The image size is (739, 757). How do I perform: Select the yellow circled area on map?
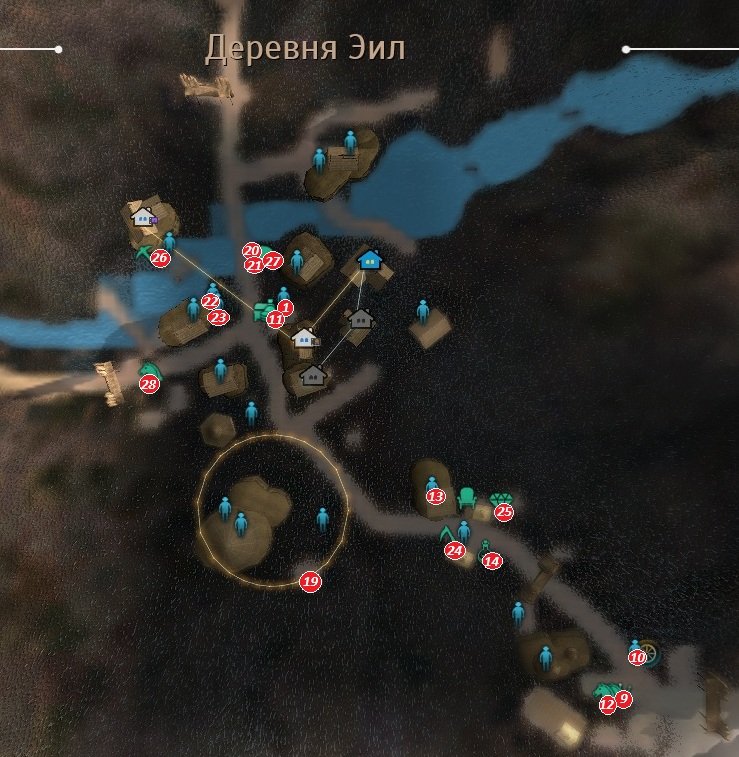pos(272,510)
